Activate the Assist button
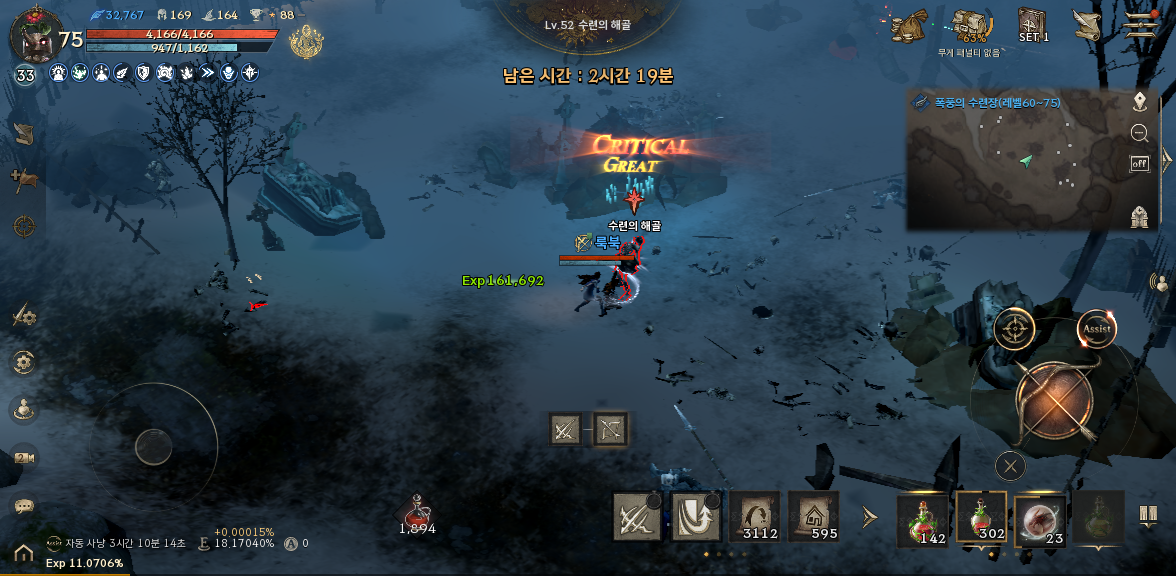 click(x=1096, y=329)
